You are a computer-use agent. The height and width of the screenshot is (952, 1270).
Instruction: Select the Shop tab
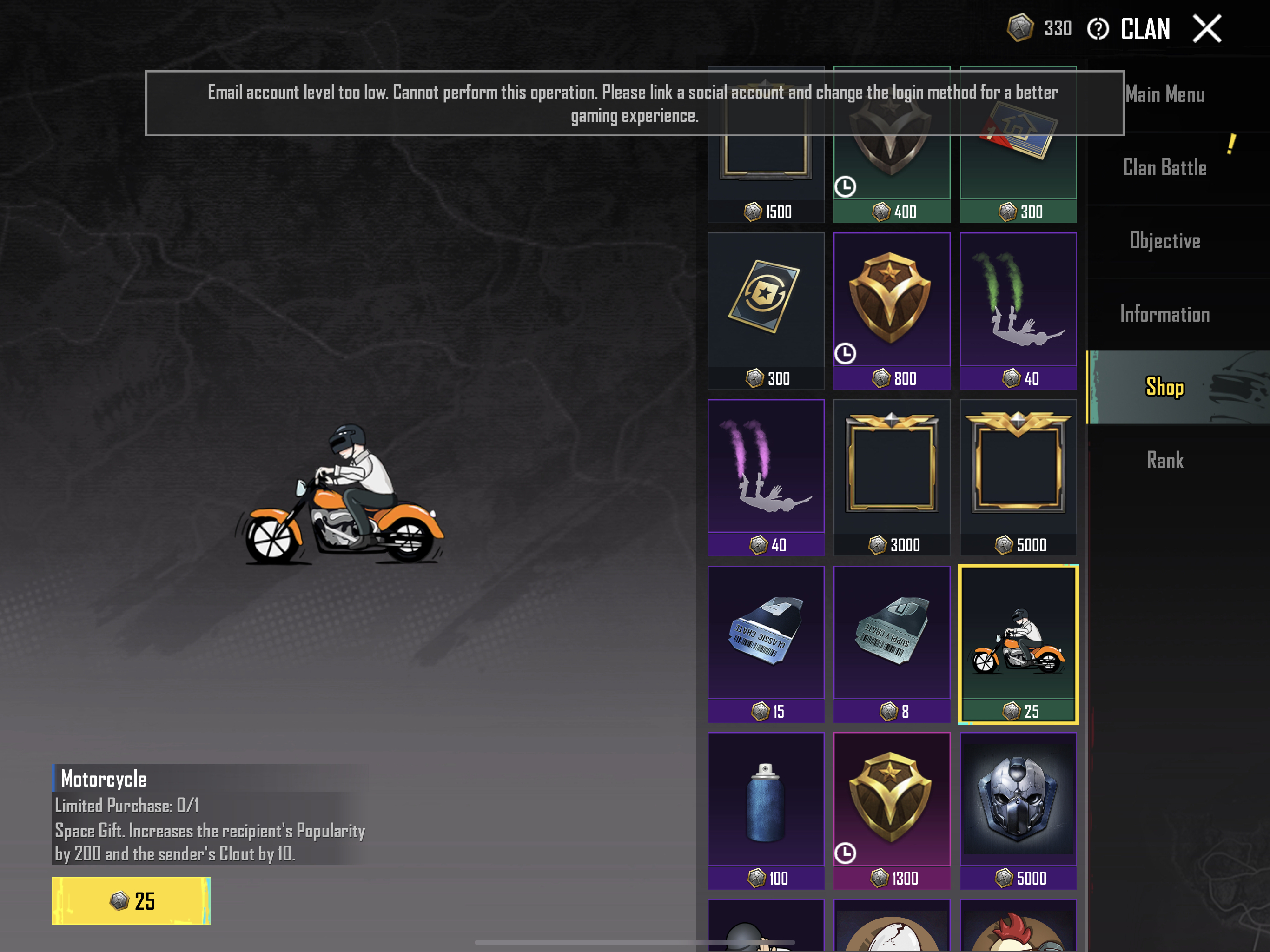[1164, 387]
